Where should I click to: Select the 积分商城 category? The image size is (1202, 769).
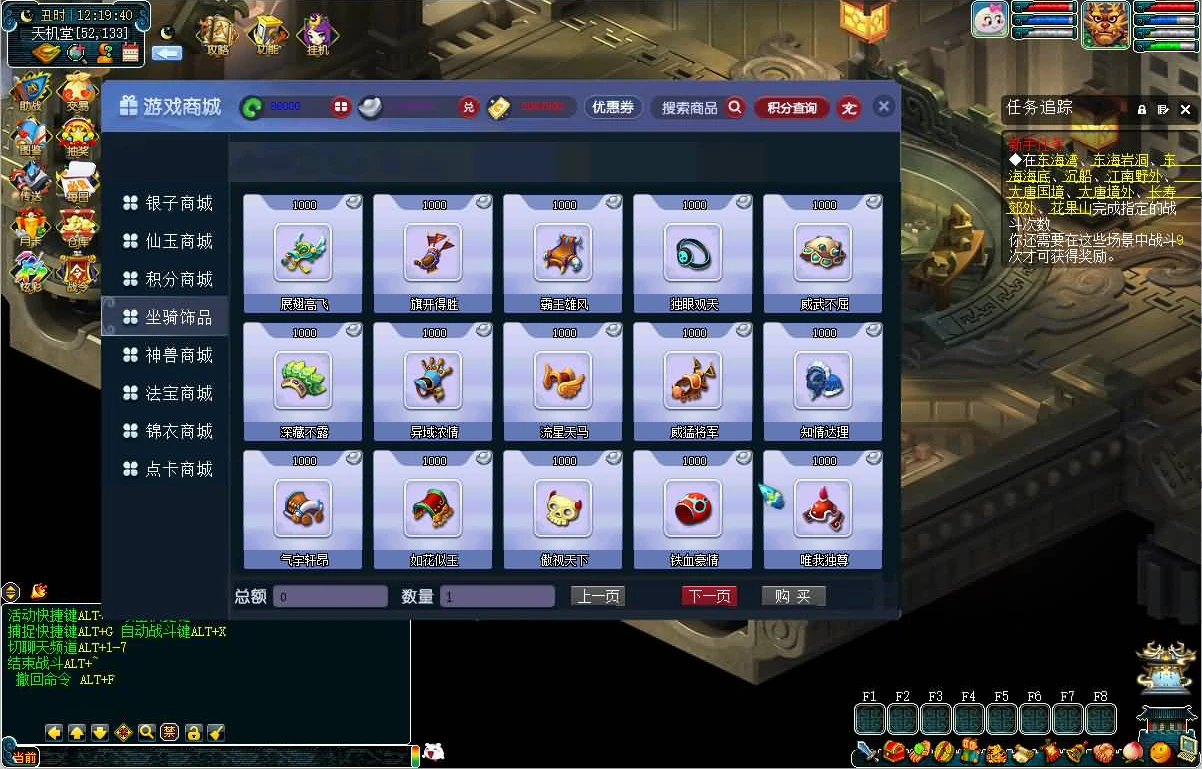click(168, 280)
